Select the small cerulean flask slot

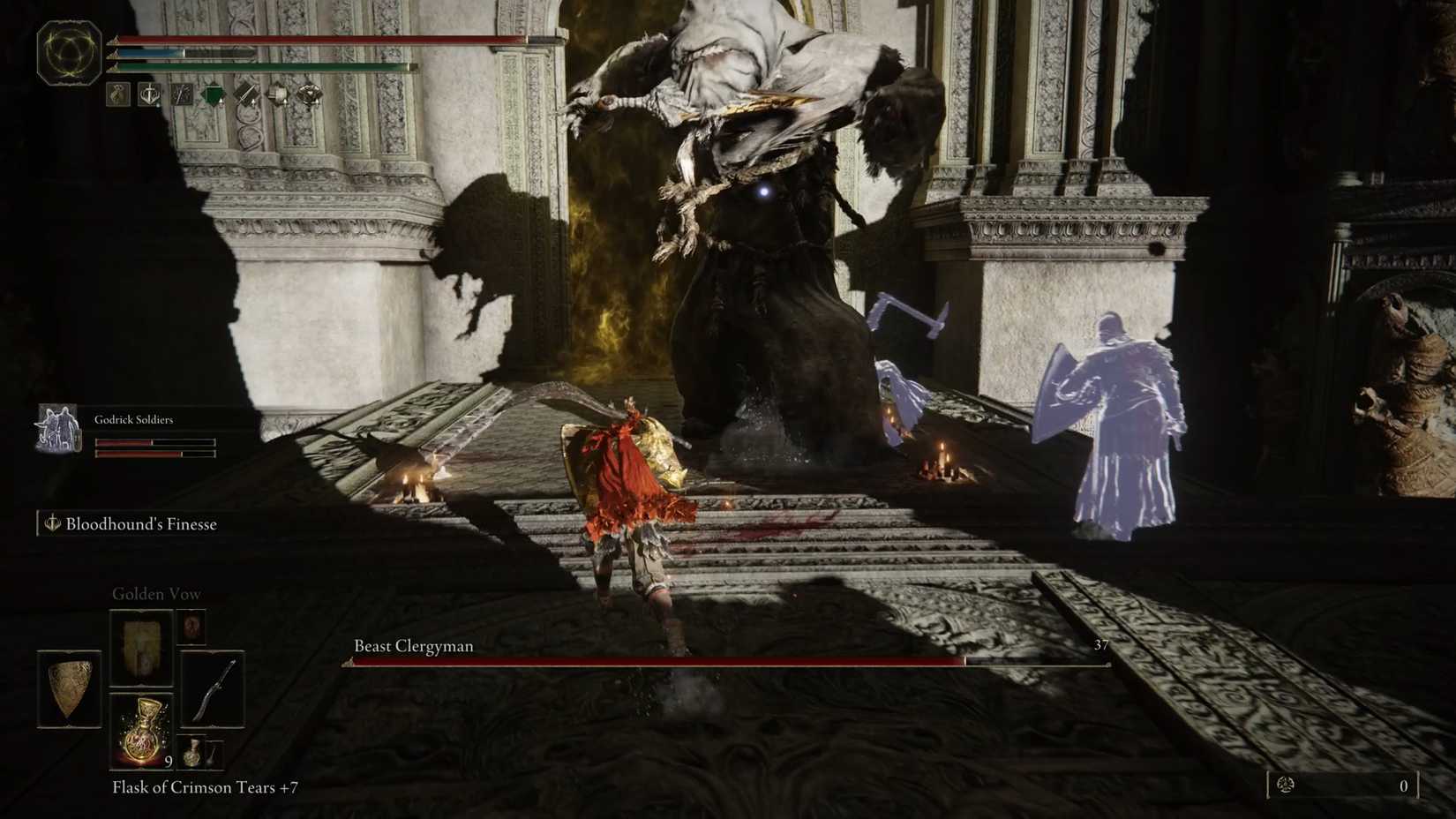tap(192, 755)
